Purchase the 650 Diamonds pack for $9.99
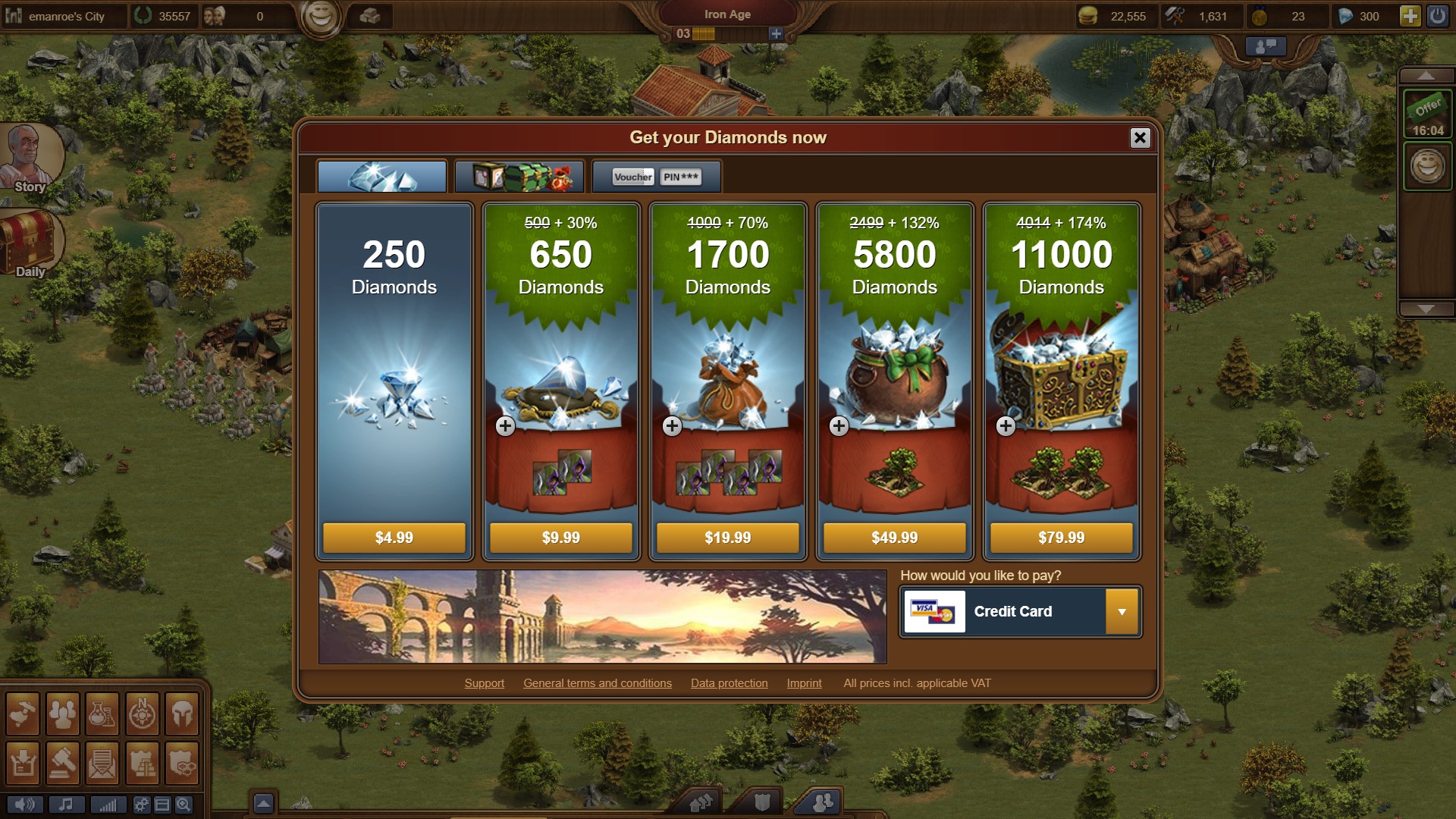1456x819 pixels. click(560, 538)
